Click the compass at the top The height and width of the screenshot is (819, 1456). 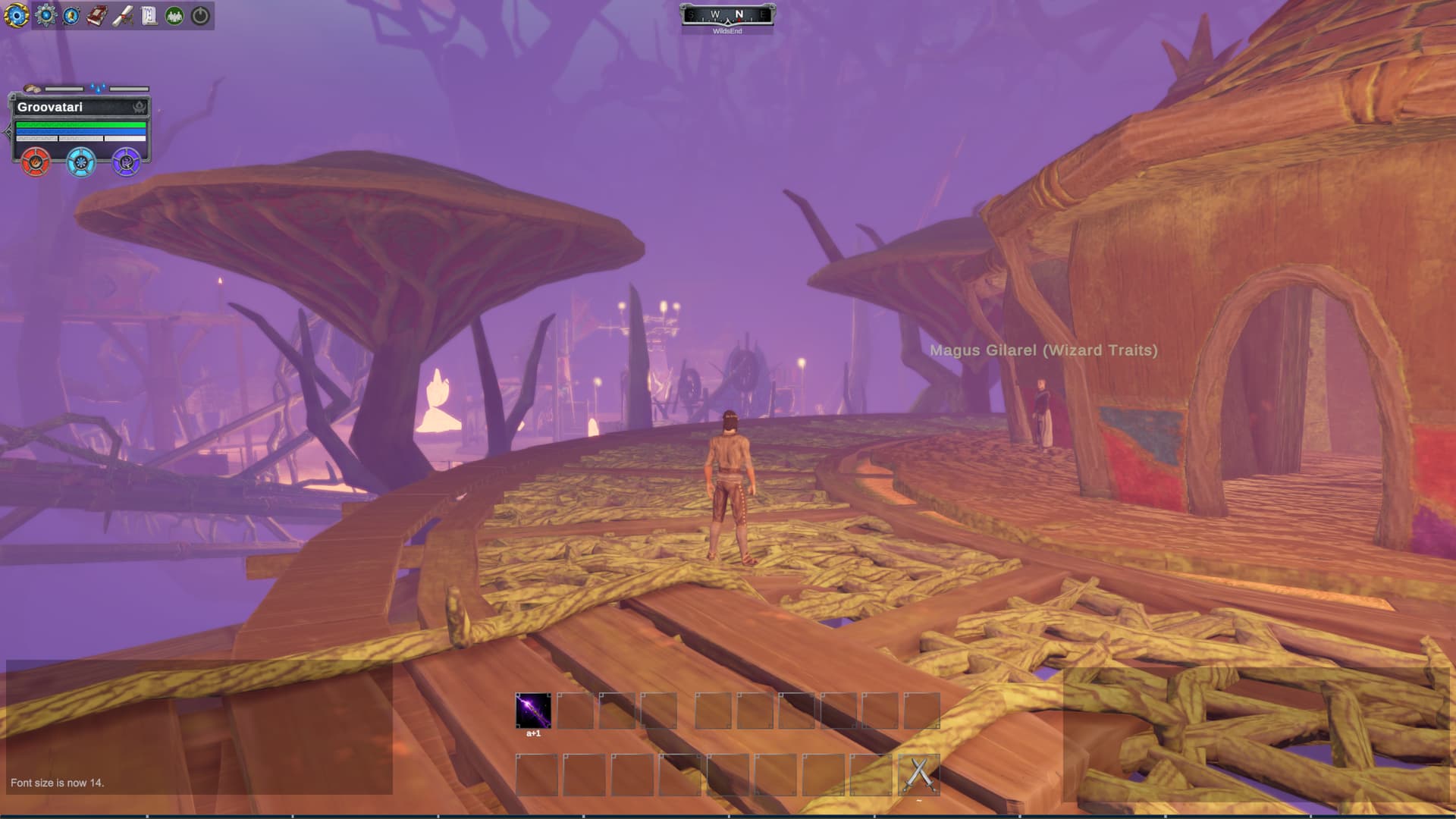[726, 16]
